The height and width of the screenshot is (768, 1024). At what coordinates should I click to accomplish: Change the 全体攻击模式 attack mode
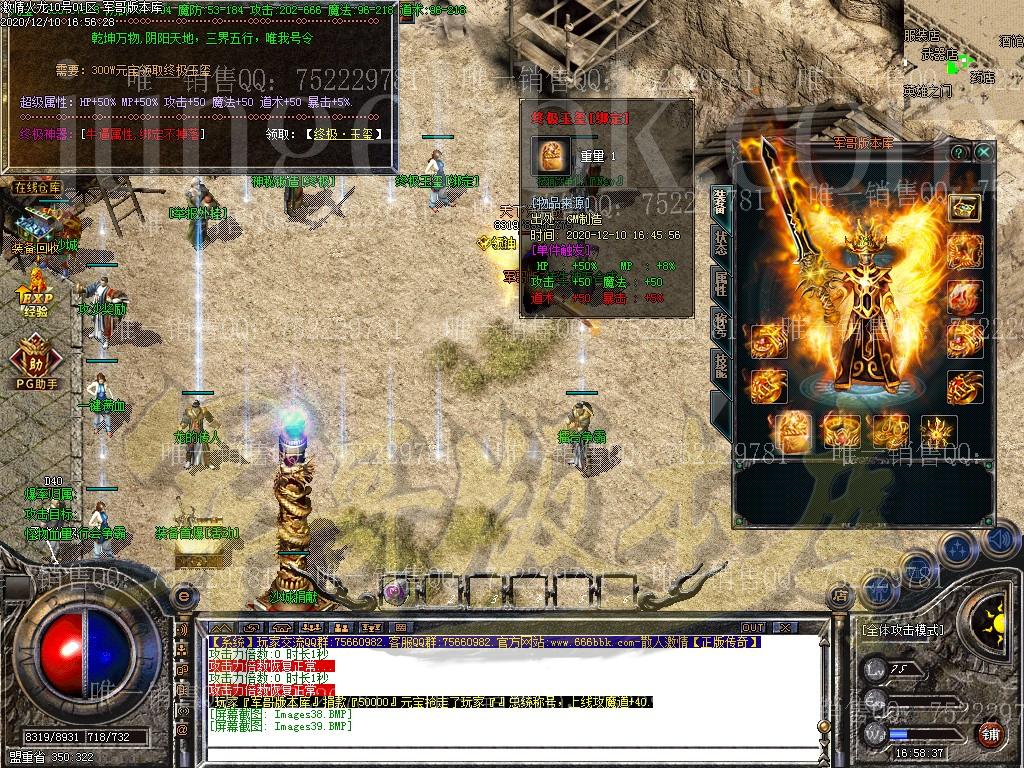pyautogui.click(x=901, y=630)
